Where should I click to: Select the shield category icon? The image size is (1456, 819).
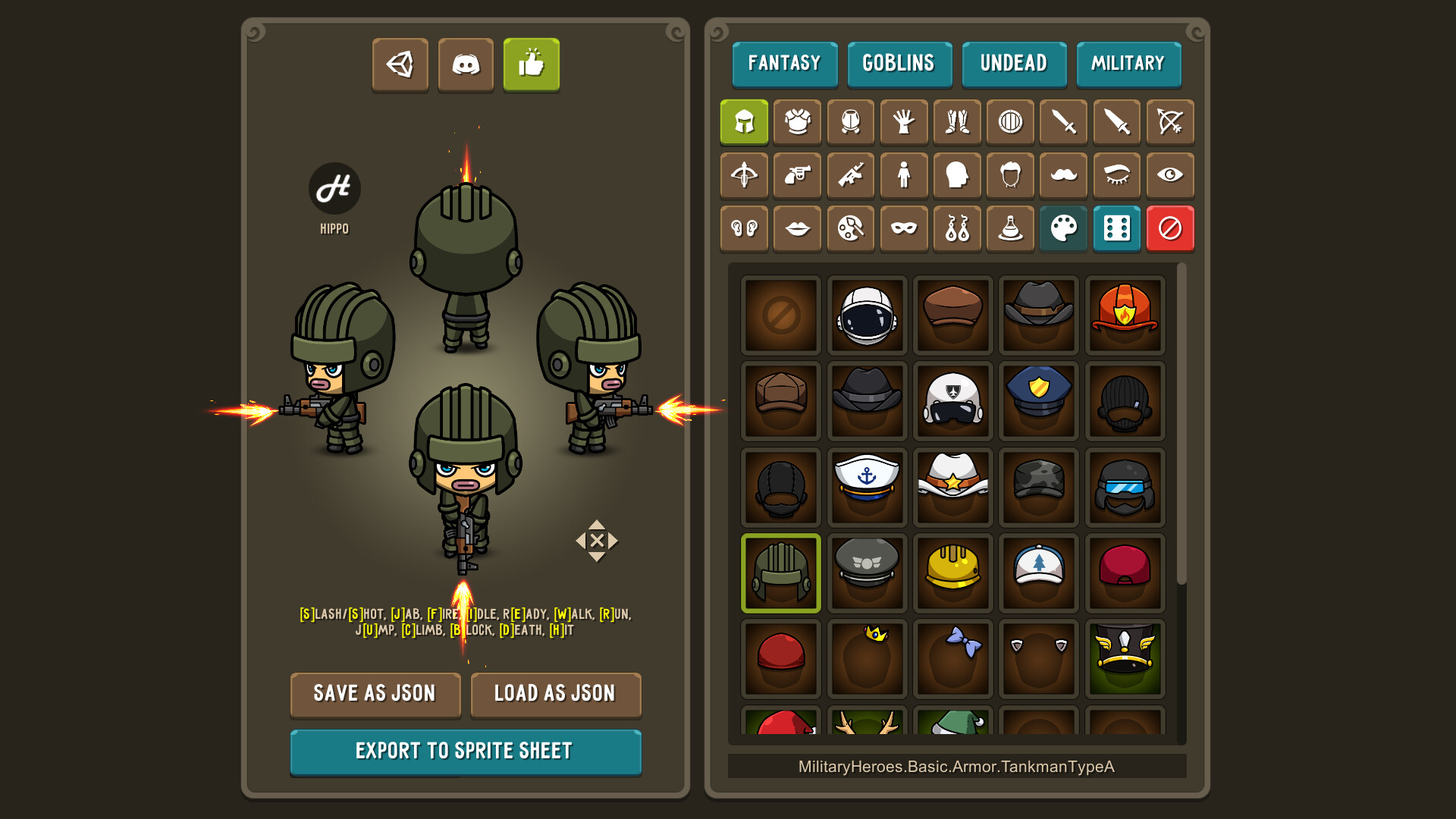(x=1009, y=122)
